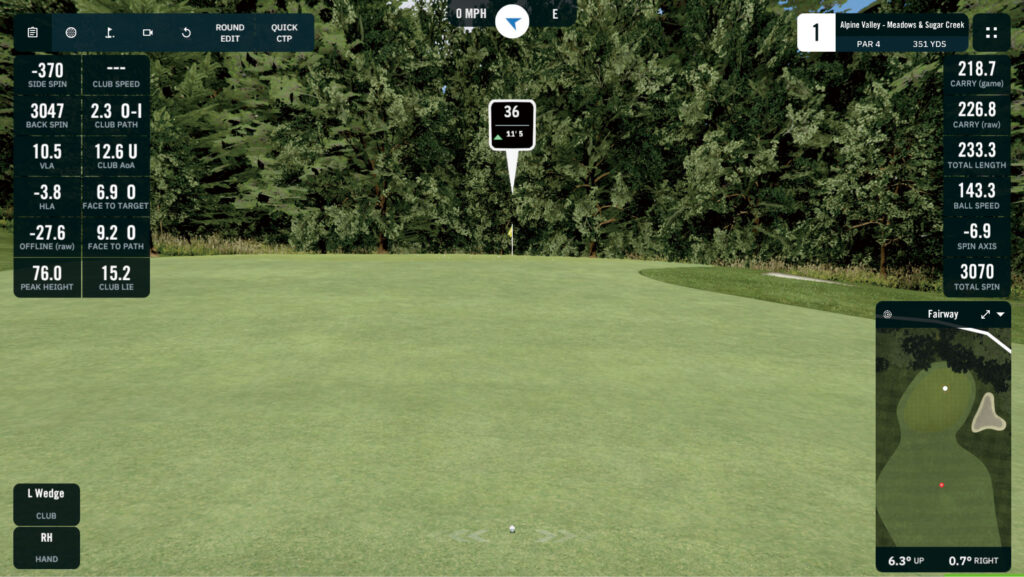Click the 36 yard pin distance marker

tap(512, 125)
